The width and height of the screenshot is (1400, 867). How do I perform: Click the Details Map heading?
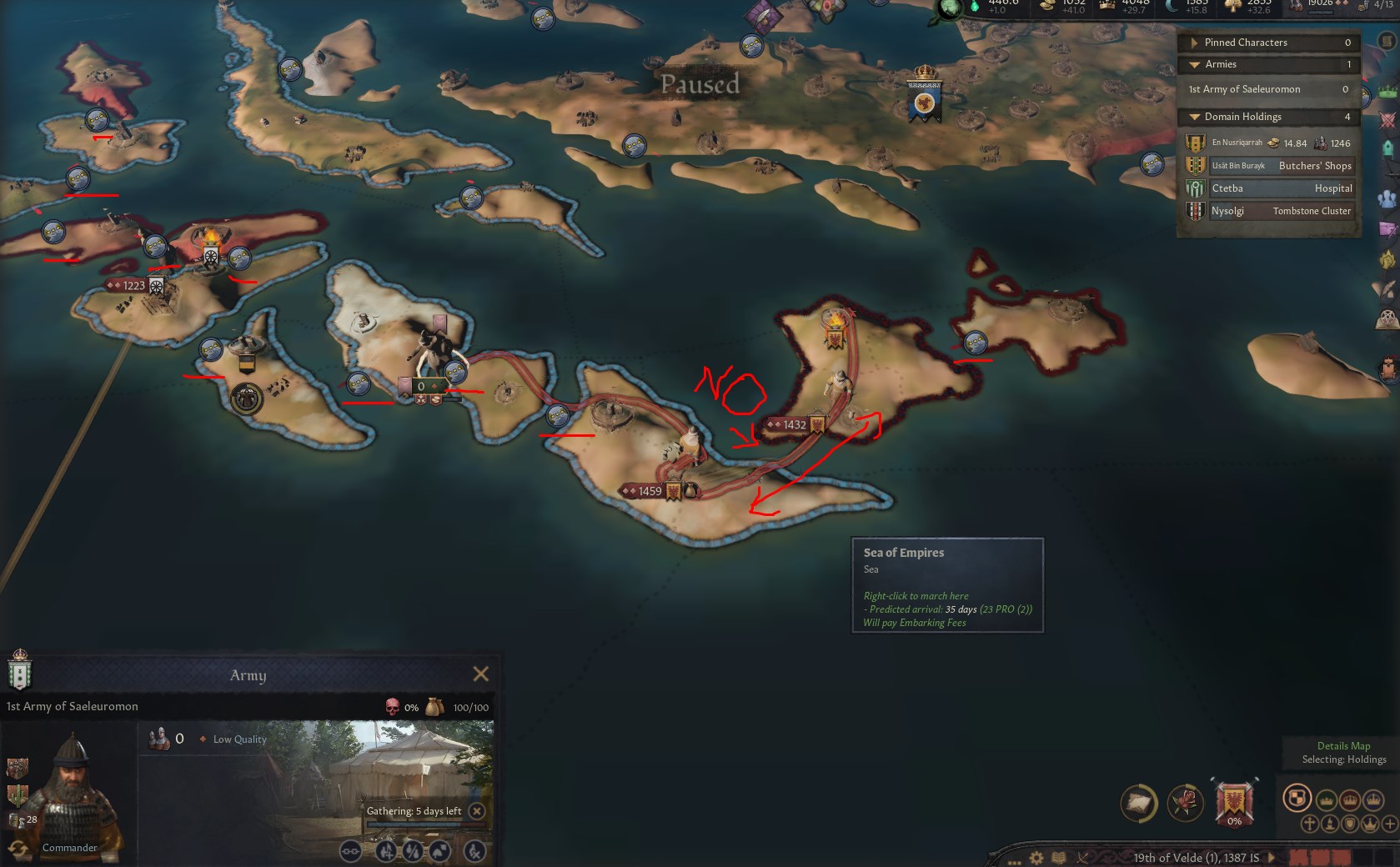1343,746
